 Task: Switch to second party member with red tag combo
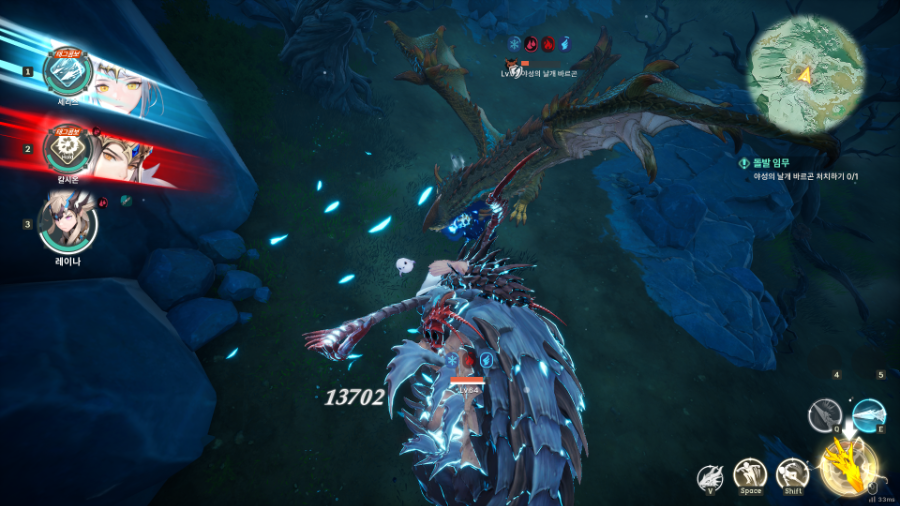(x=69, y=148)
